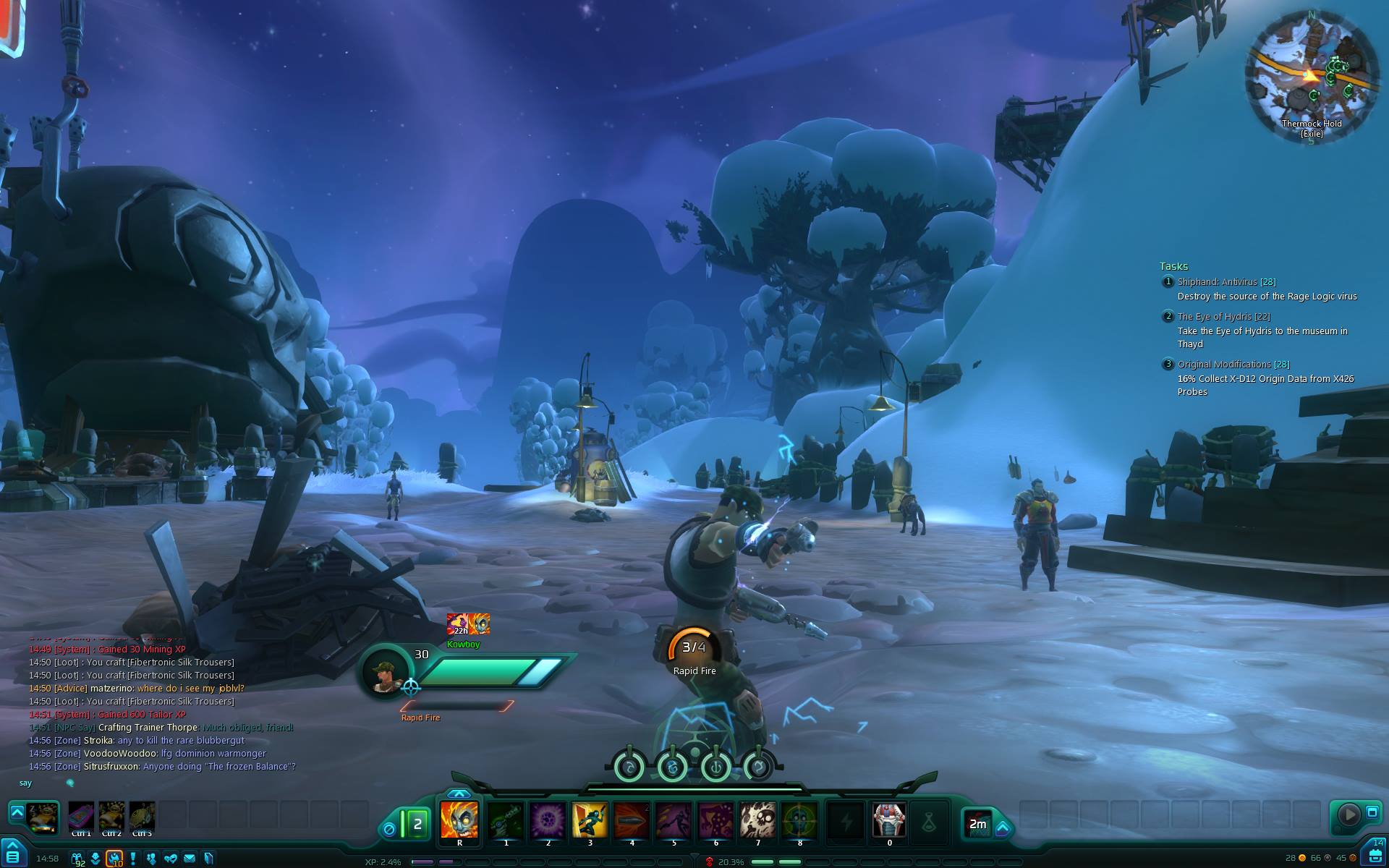Activate the crosshair target ability in slot 8
This screenshot has height=868, width=1389.
pyautogui.click(x=799, y=820)
